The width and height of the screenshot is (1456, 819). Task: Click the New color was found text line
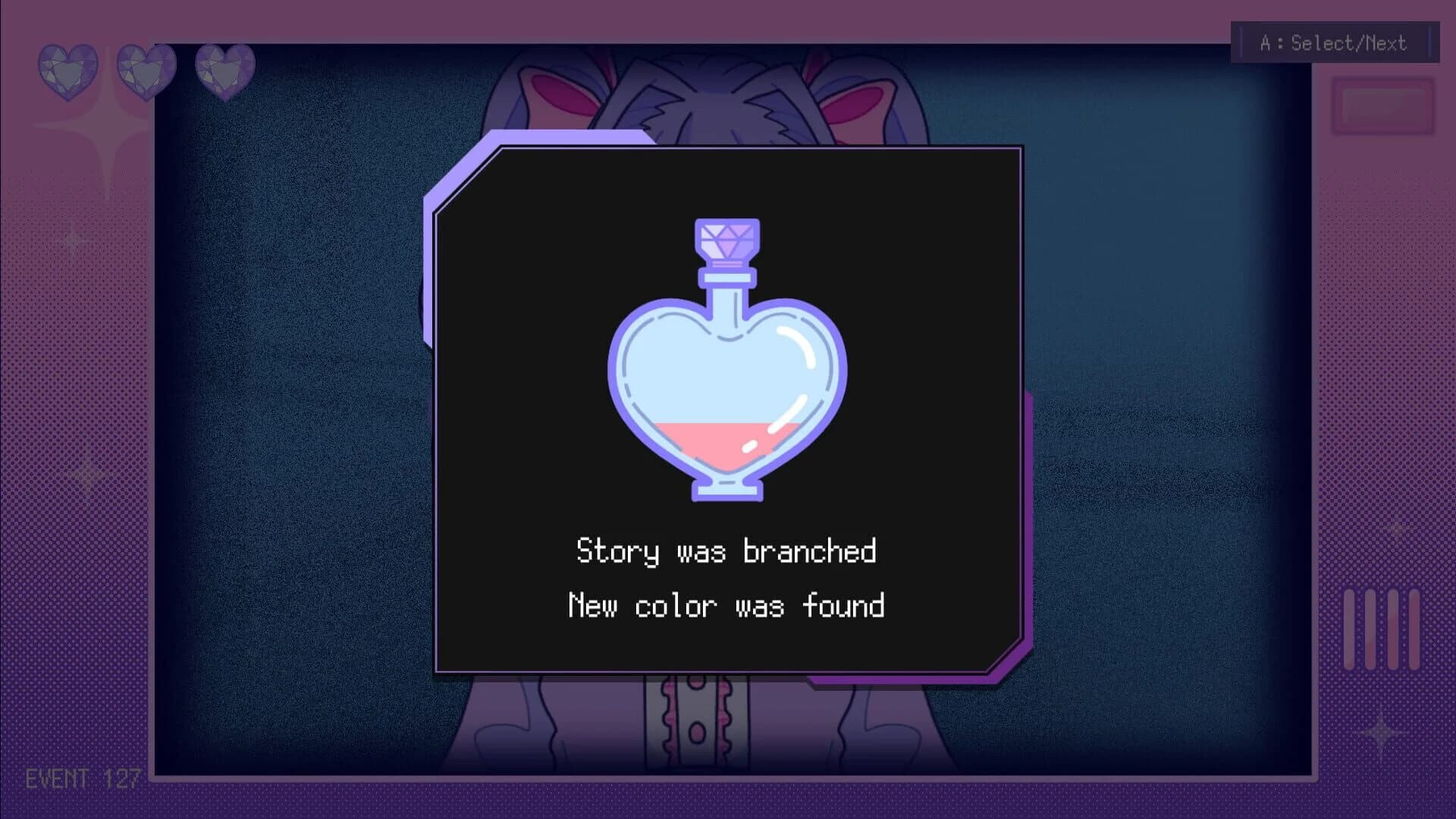pyautogui.click(x=726, y=607)
